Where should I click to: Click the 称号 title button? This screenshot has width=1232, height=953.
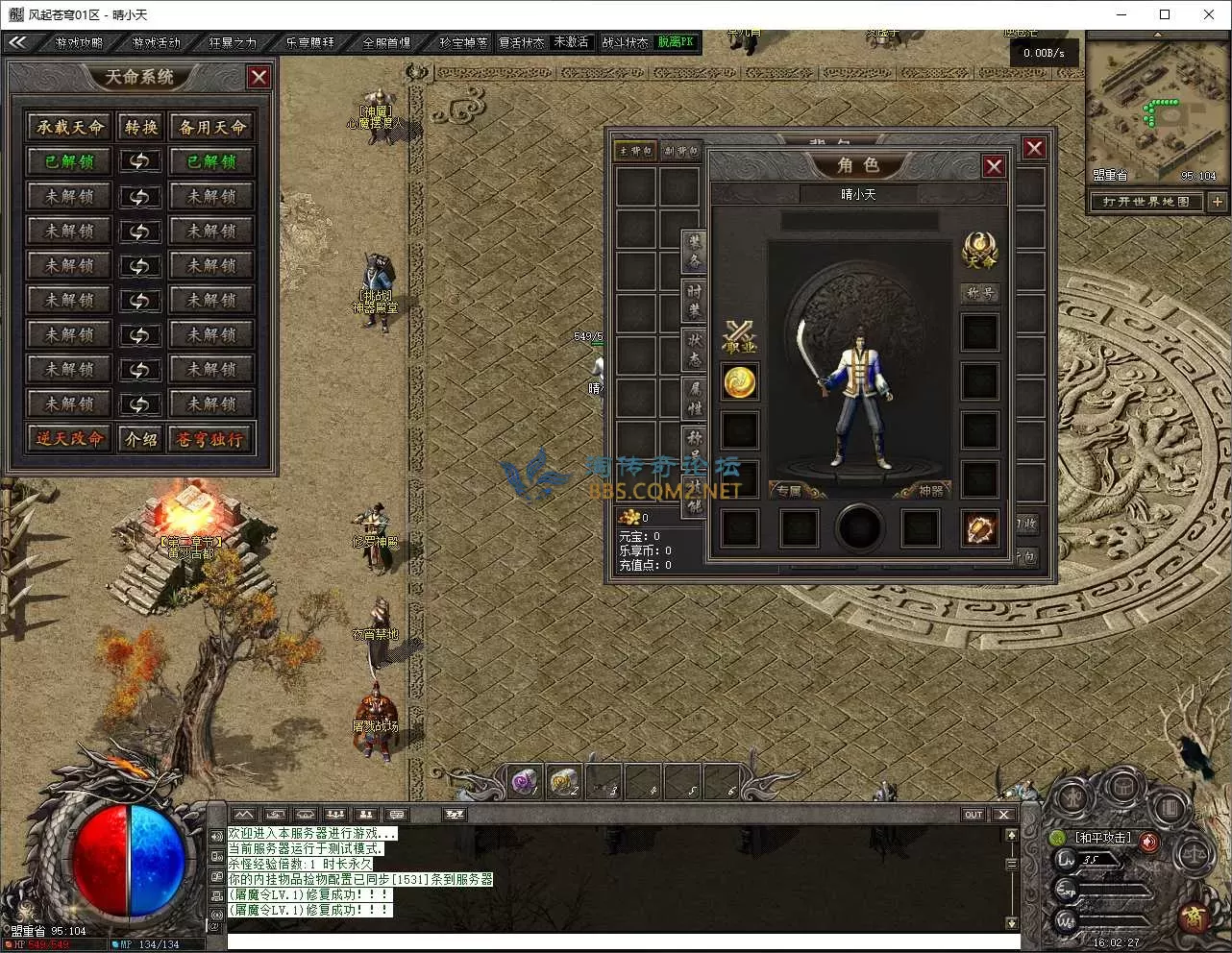click(979, 293)
